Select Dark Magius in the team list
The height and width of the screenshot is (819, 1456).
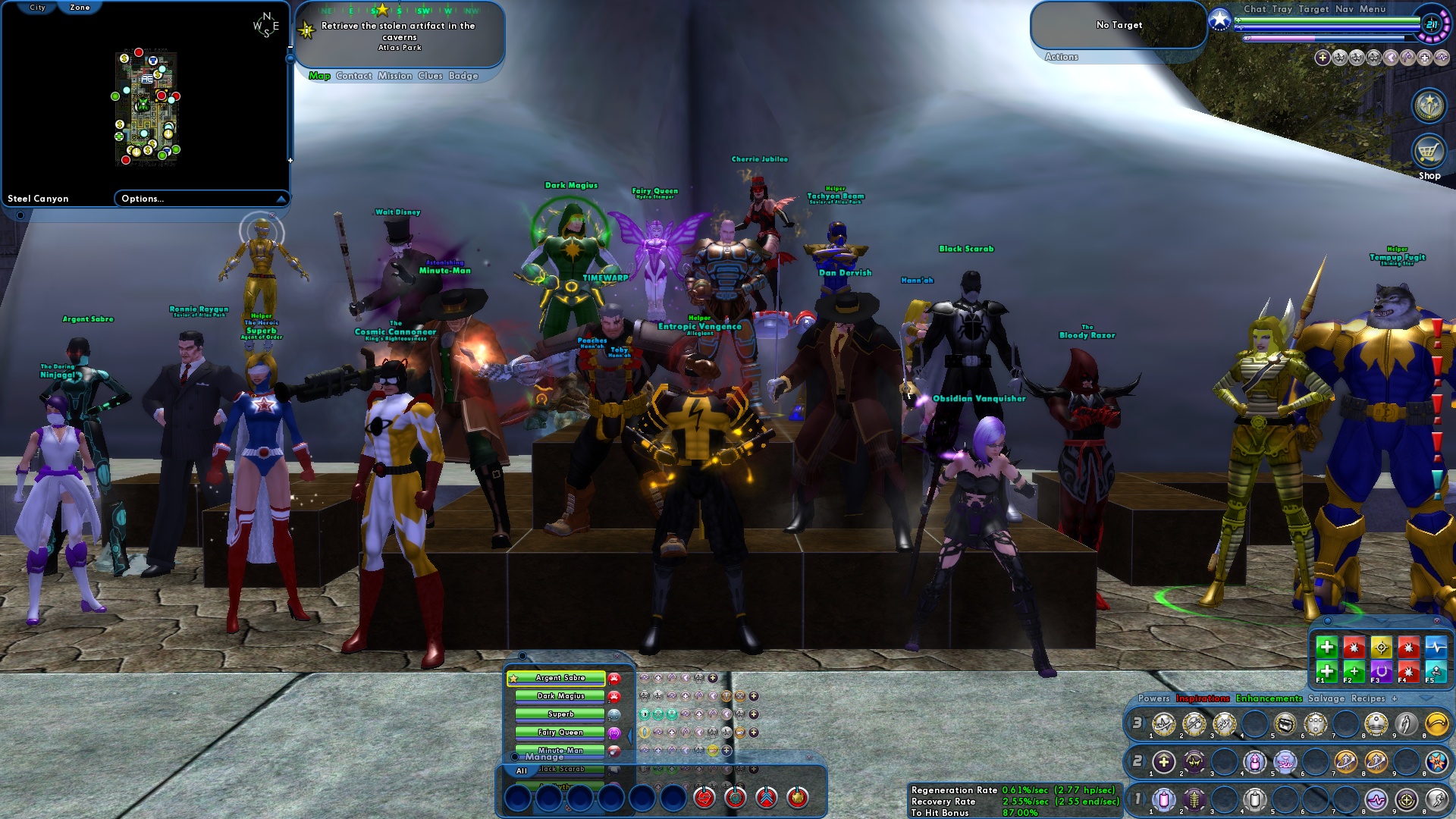pyautogui.click(x=561, y=696)
